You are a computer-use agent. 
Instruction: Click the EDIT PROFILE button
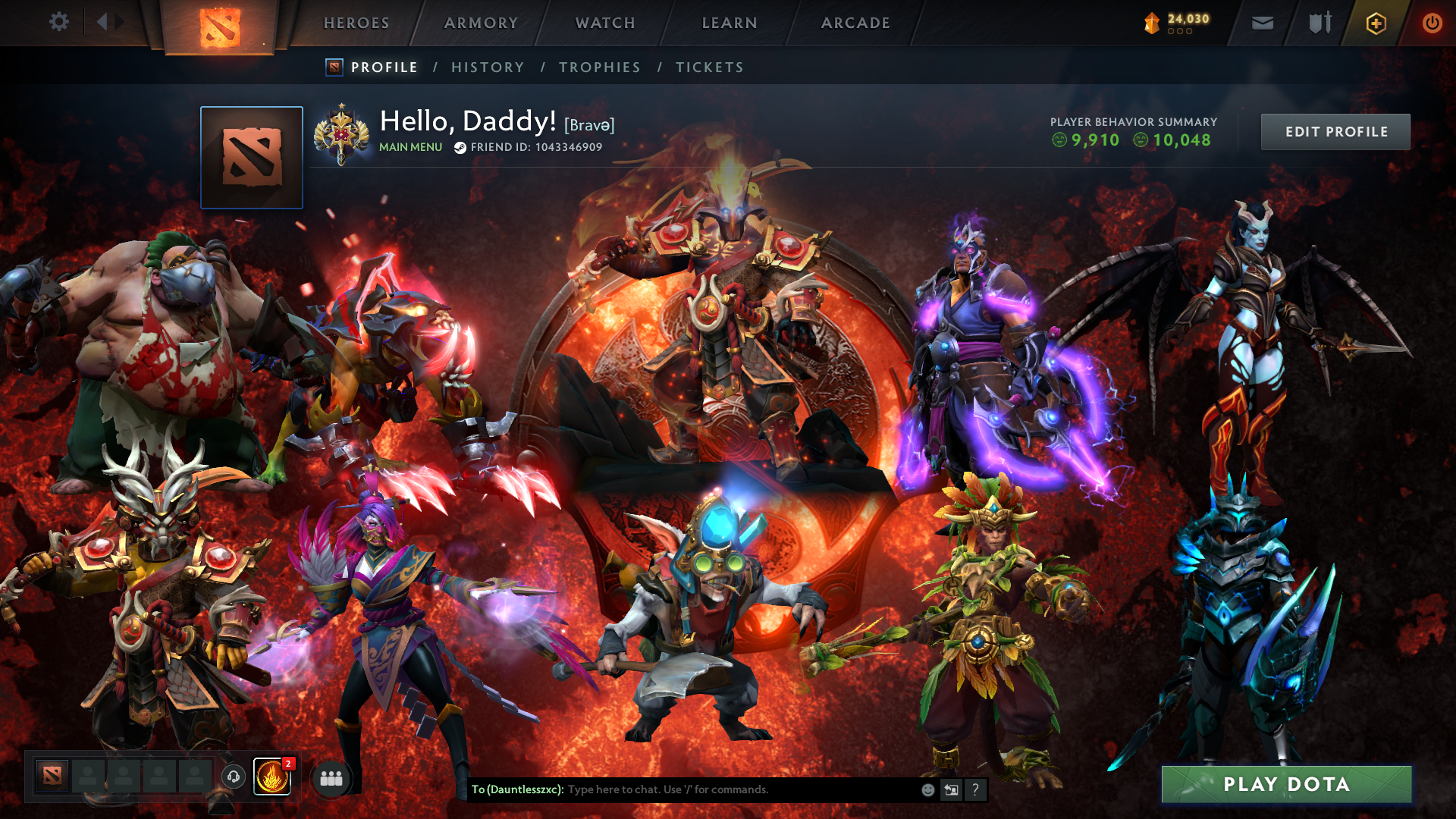coord(1335,131)
